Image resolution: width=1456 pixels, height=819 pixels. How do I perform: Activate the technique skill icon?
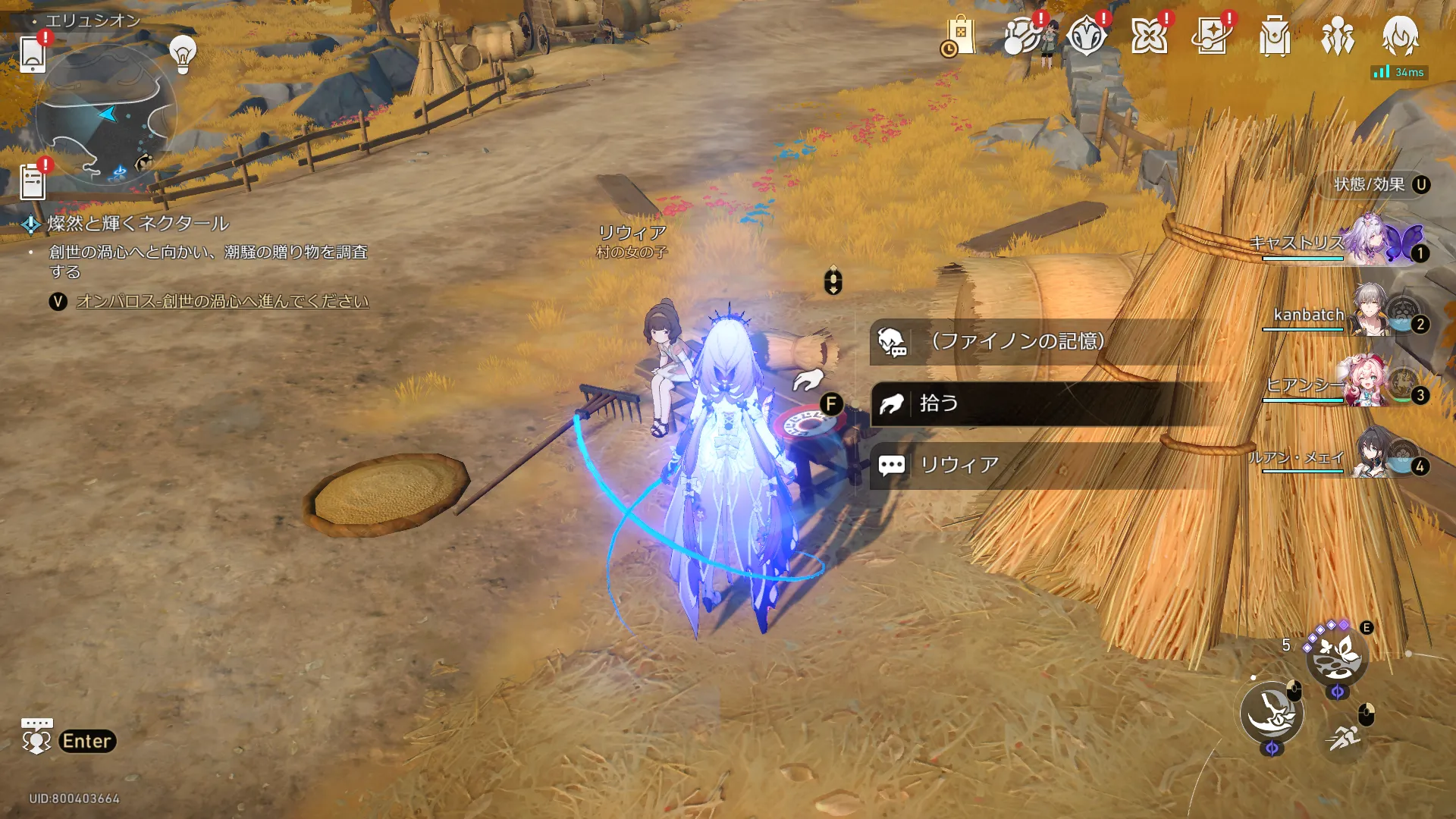tap(1336, 655)
